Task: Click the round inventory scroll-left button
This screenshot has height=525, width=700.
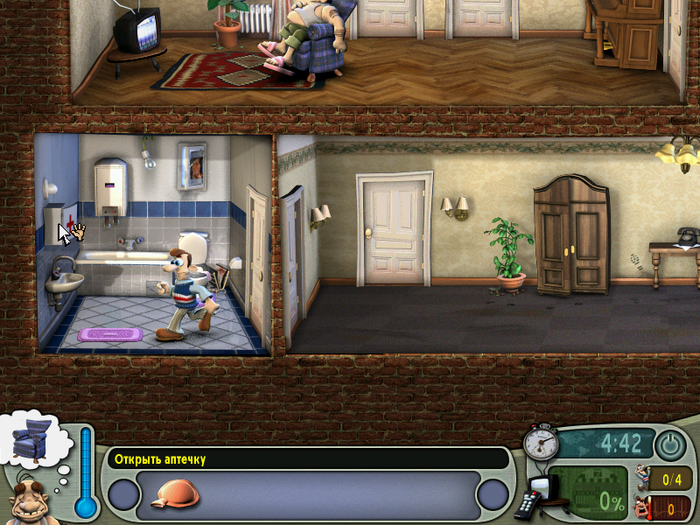Action: 123,495
